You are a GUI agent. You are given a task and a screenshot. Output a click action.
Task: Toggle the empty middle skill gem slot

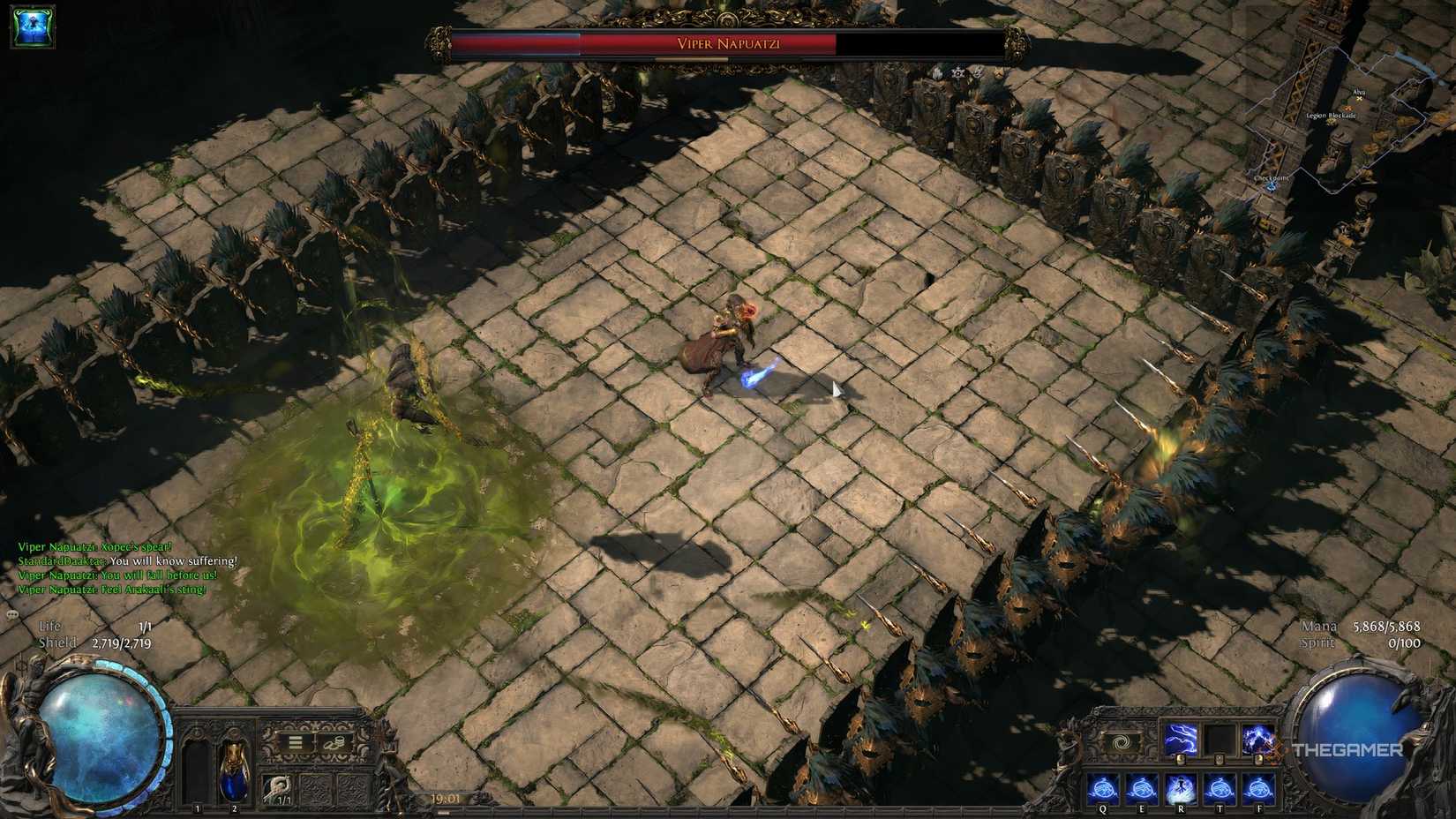1220,738
